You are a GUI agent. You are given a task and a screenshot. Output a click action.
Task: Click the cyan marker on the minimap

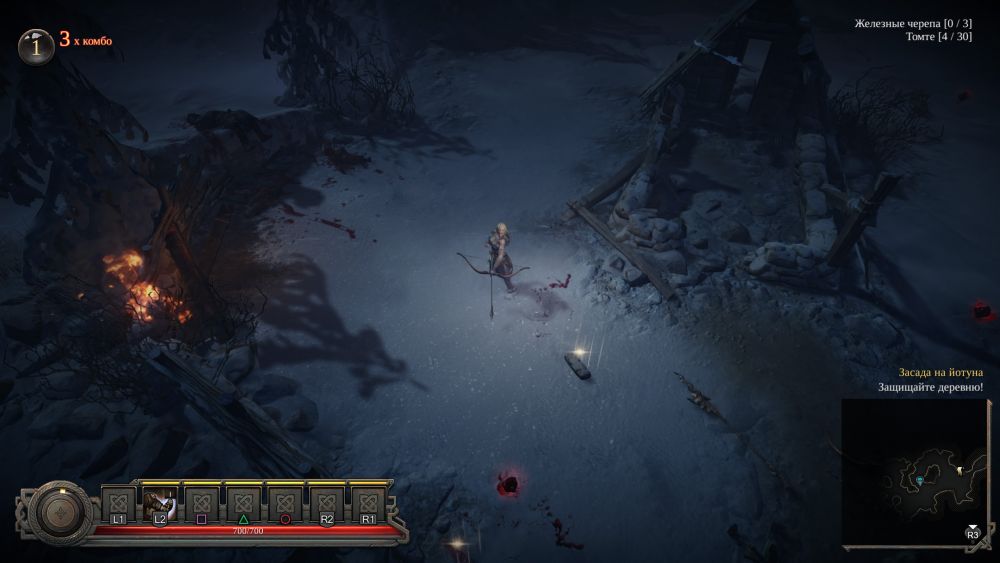[x=920, y=481]
